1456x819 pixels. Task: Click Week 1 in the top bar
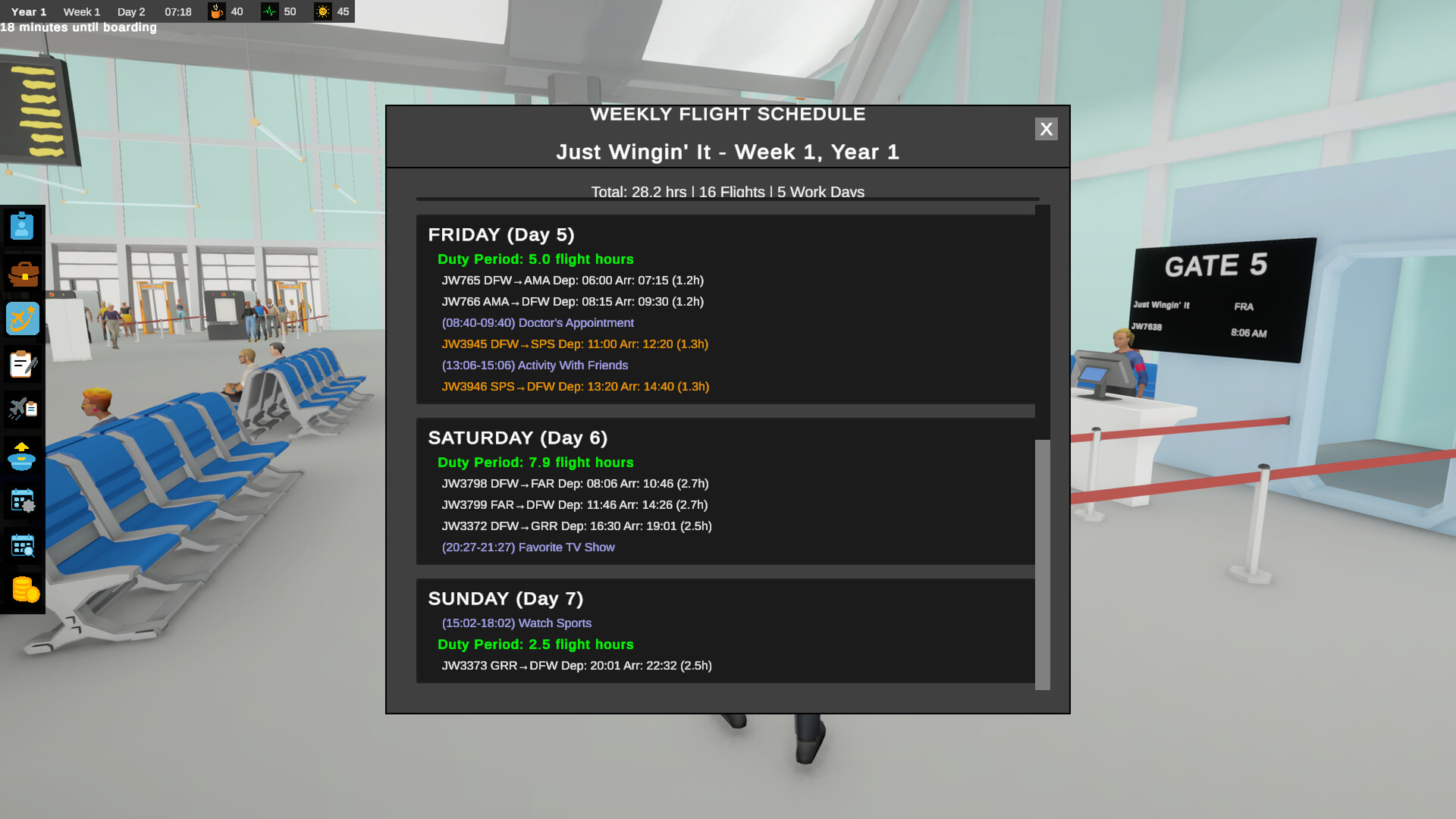point(81,11)
